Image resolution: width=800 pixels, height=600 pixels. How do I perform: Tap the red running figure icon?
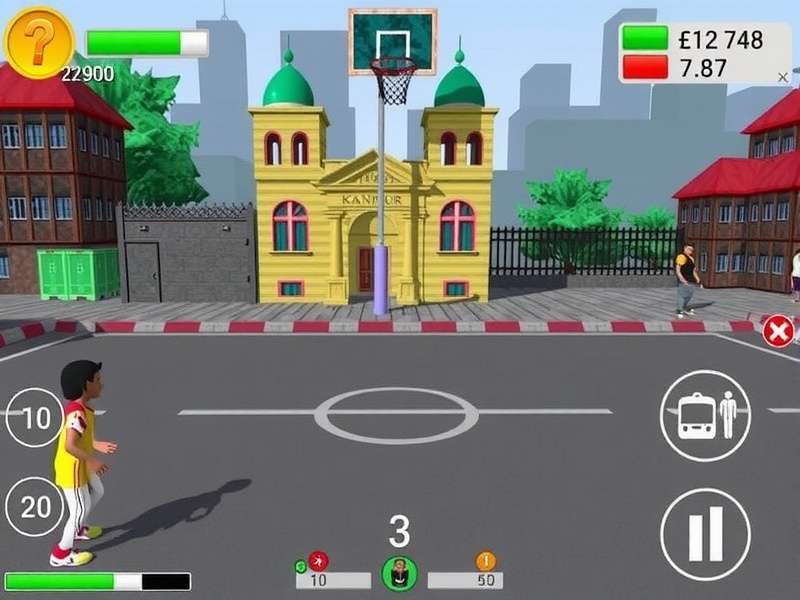pyautogui.click(x=319, y=561)
